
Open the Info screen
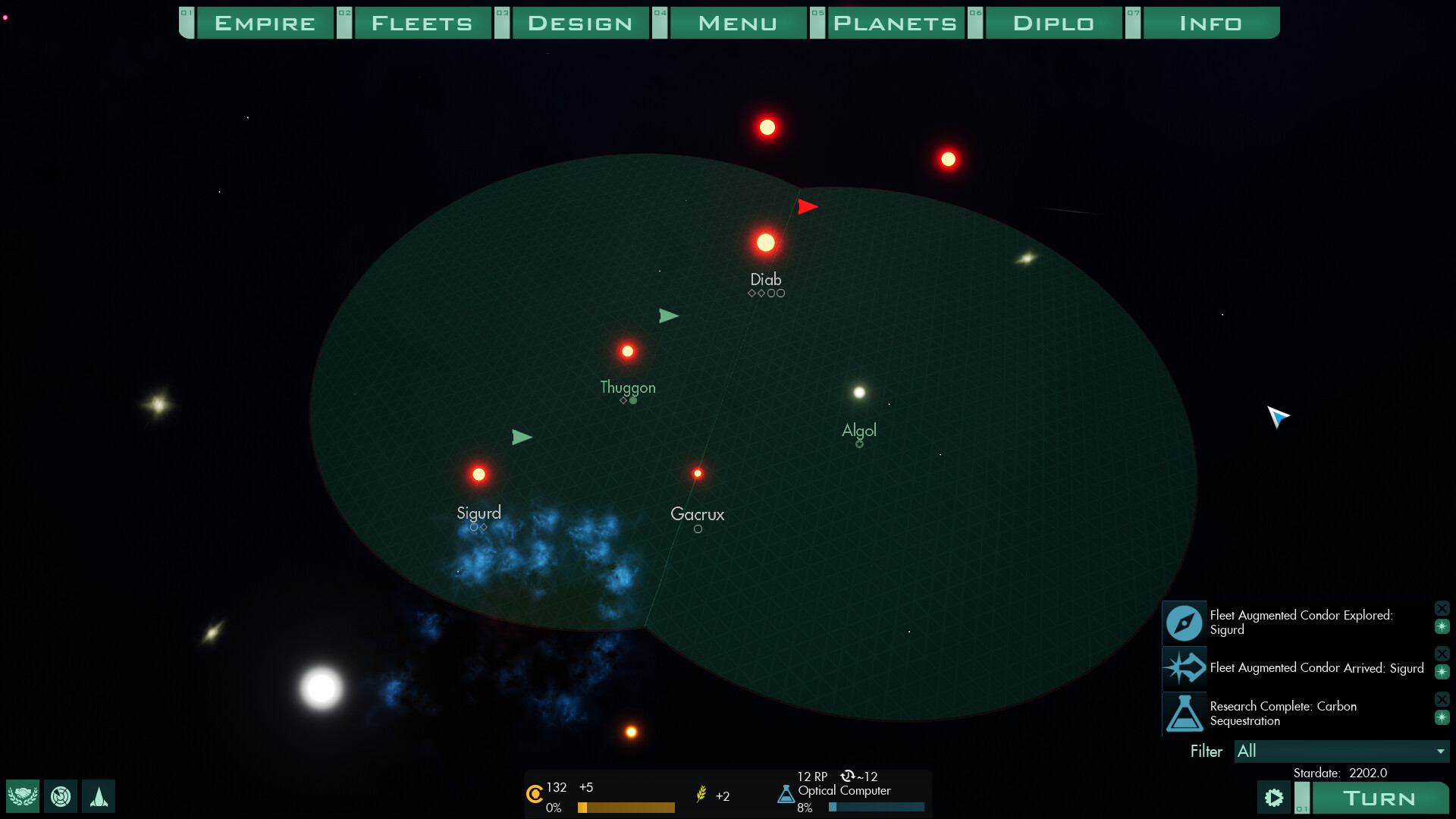(1211, 23)
